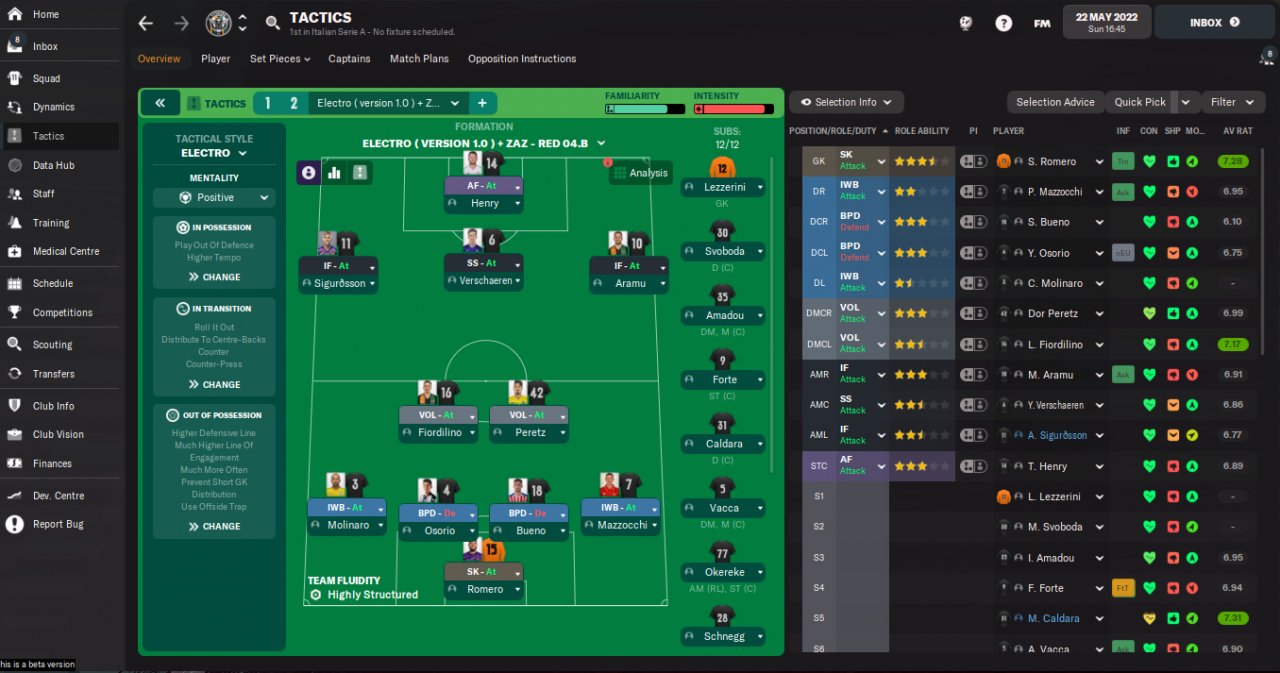
Task: Open the Inbox button at top right
Action: point(1214,22)
